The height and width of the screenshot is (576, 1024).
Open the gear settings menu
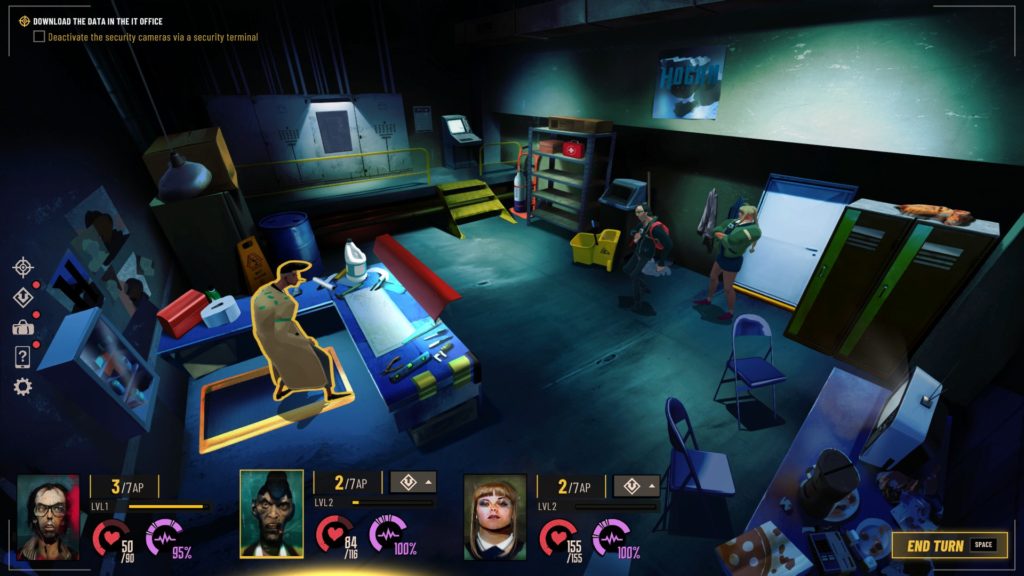(23, 387)
